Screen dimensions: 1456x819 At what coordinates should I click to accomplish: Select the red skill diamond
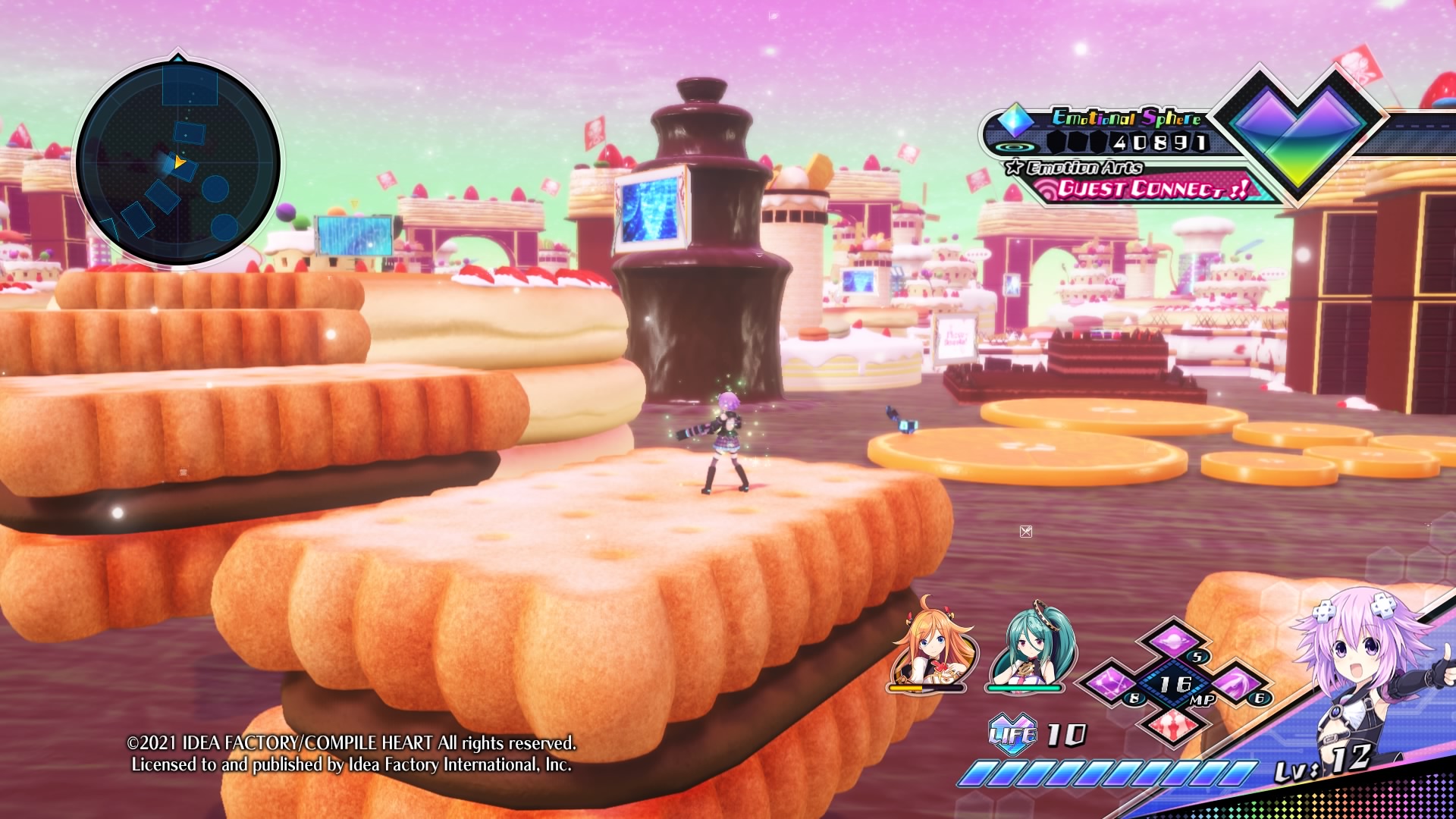point(1172,723)
